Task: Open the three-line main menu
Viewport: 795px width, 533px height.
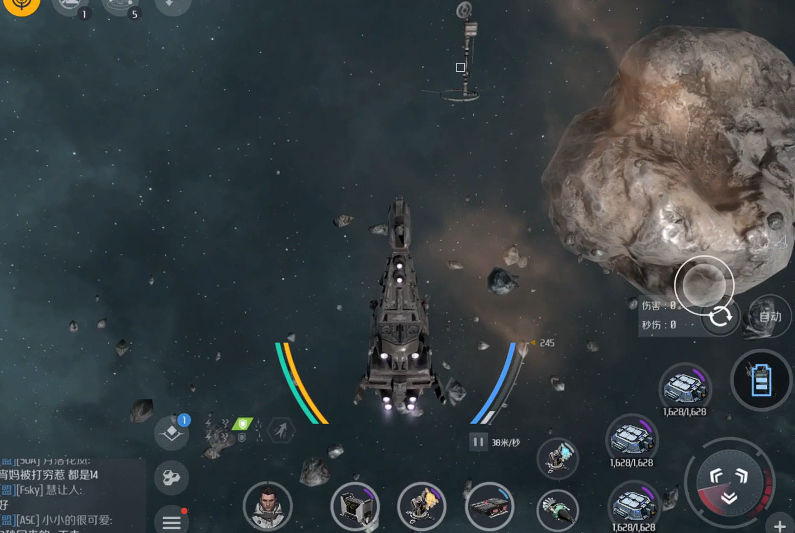Action: point(171,521)
